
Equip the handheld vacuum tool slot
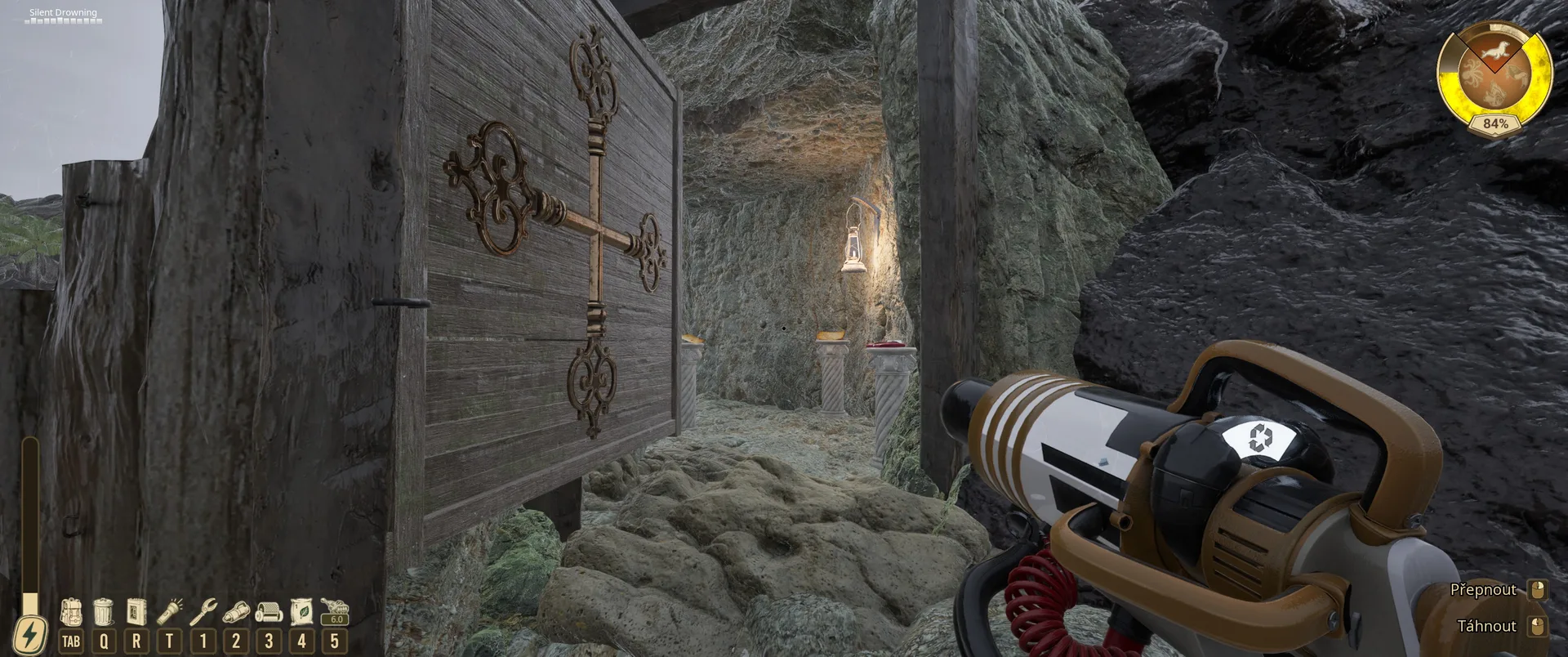click(x=236, y=612)
